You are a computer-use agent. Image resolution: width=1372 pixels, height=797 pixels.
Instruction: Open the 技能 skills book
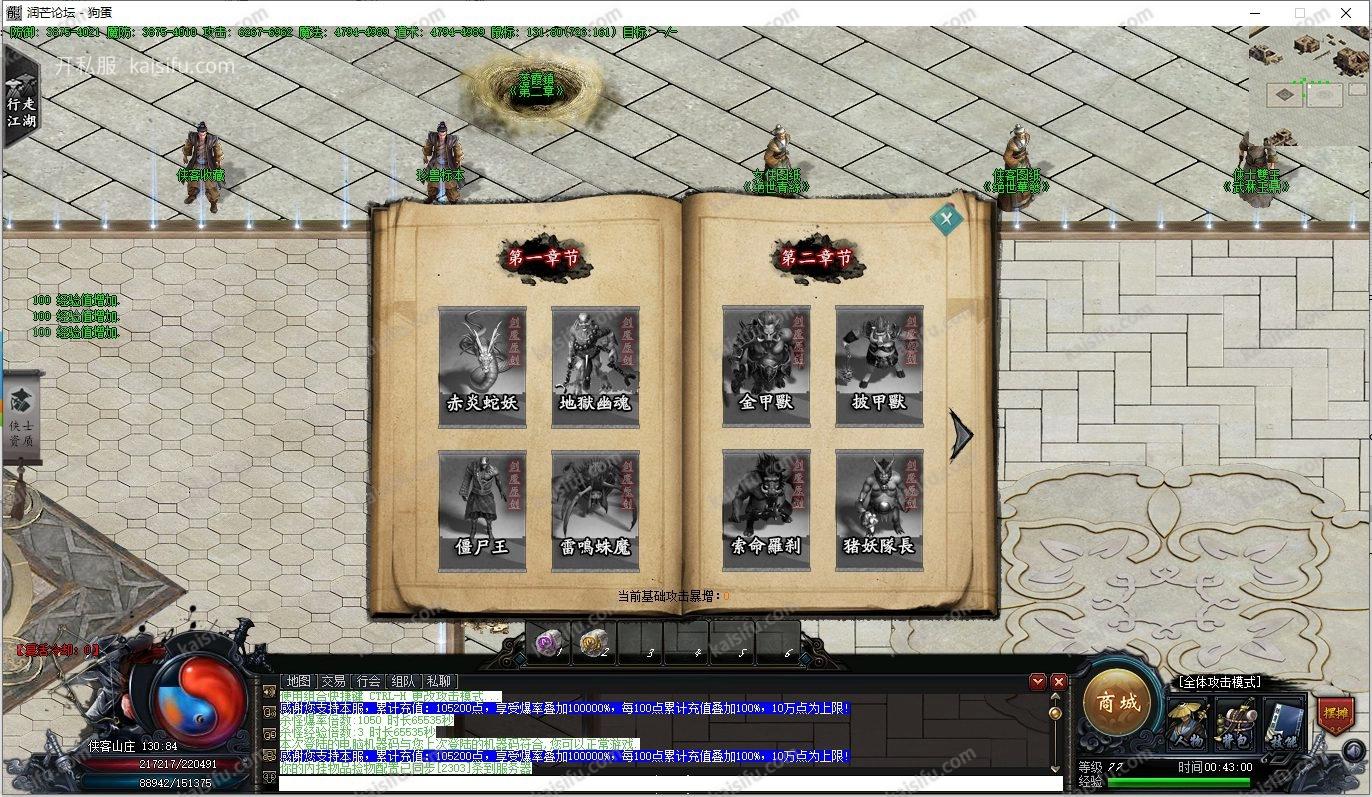coord(1284,725)
